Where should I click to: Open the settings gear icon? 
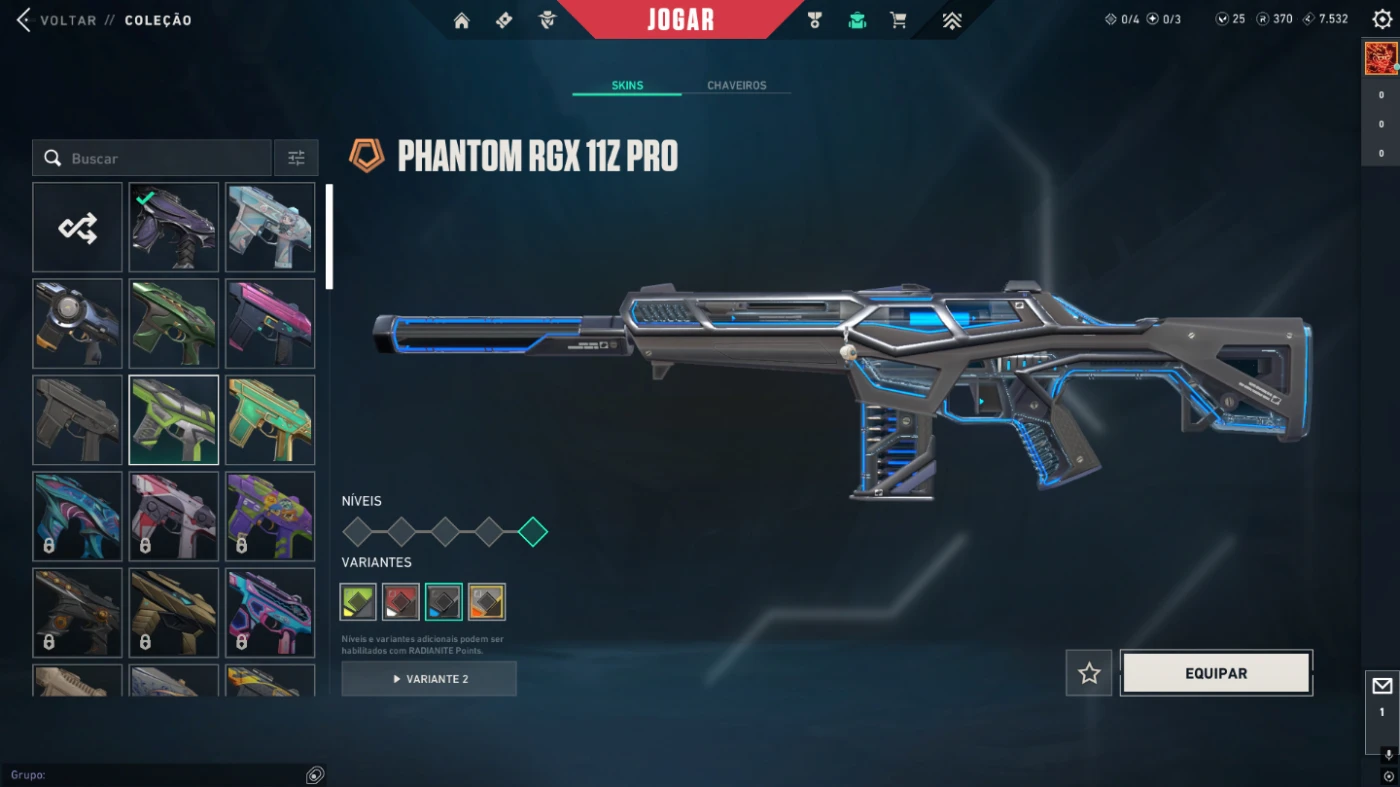[1381, 20]
